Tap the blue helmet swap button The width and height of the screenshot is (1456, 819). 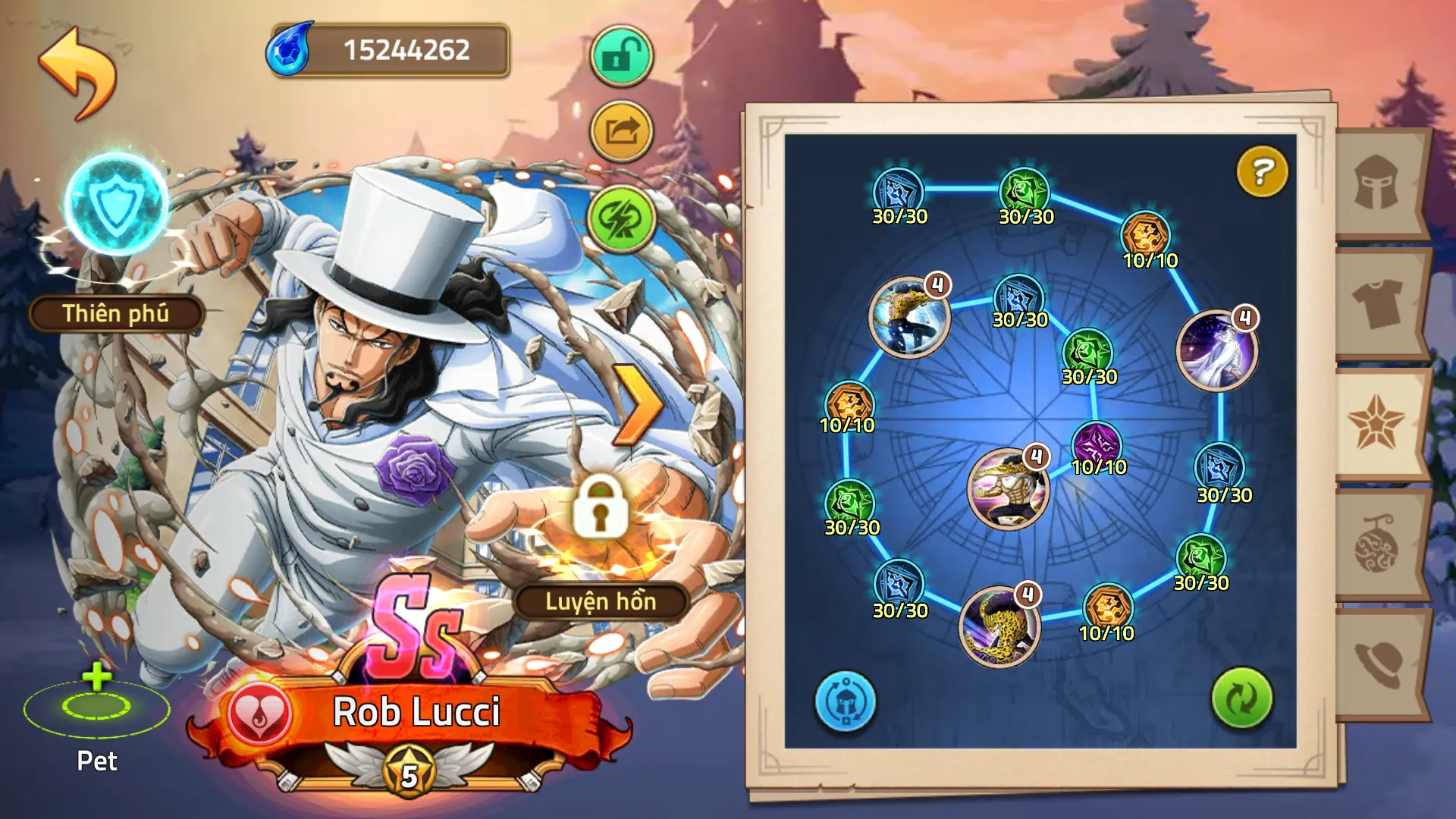(x=845, y=701)
